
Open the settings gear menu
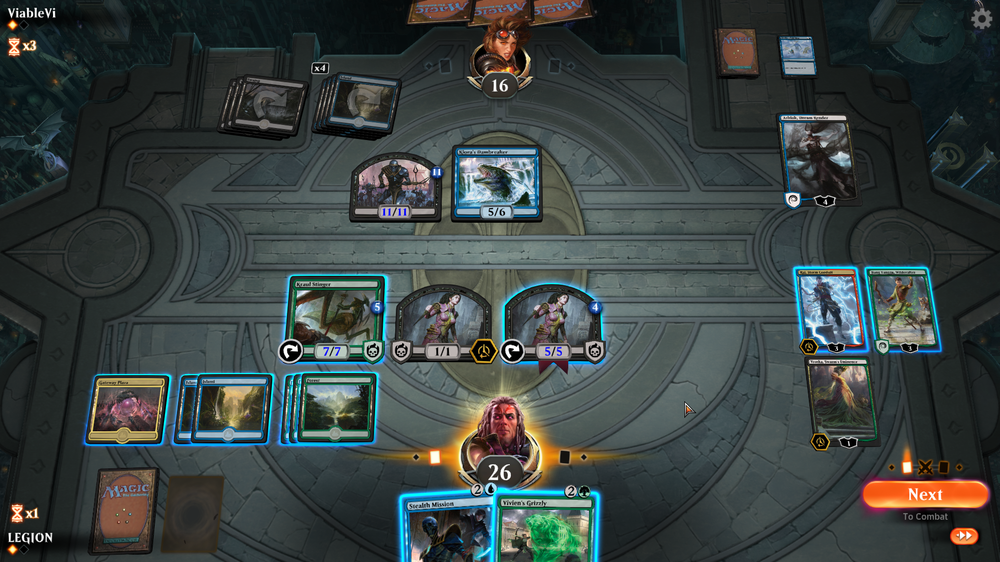click(981, 19)
